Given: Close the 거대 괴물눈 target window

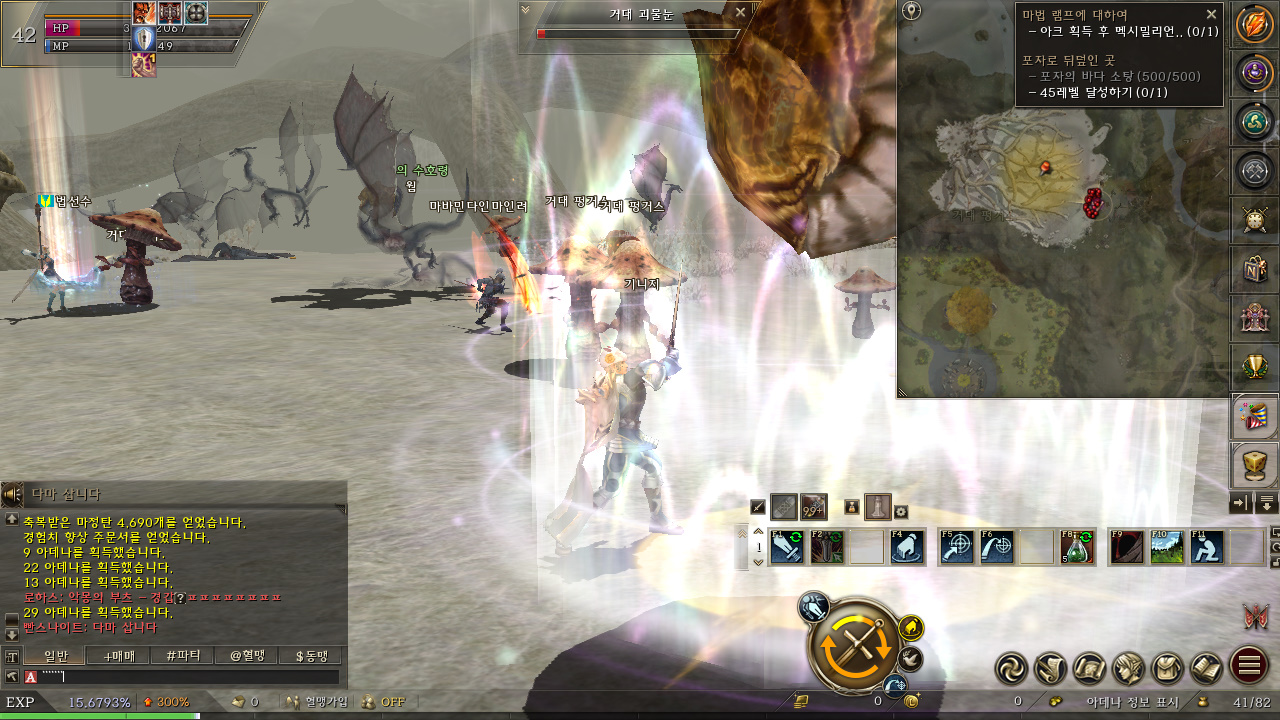Looking at the screenshot, I should pos(740,12).
